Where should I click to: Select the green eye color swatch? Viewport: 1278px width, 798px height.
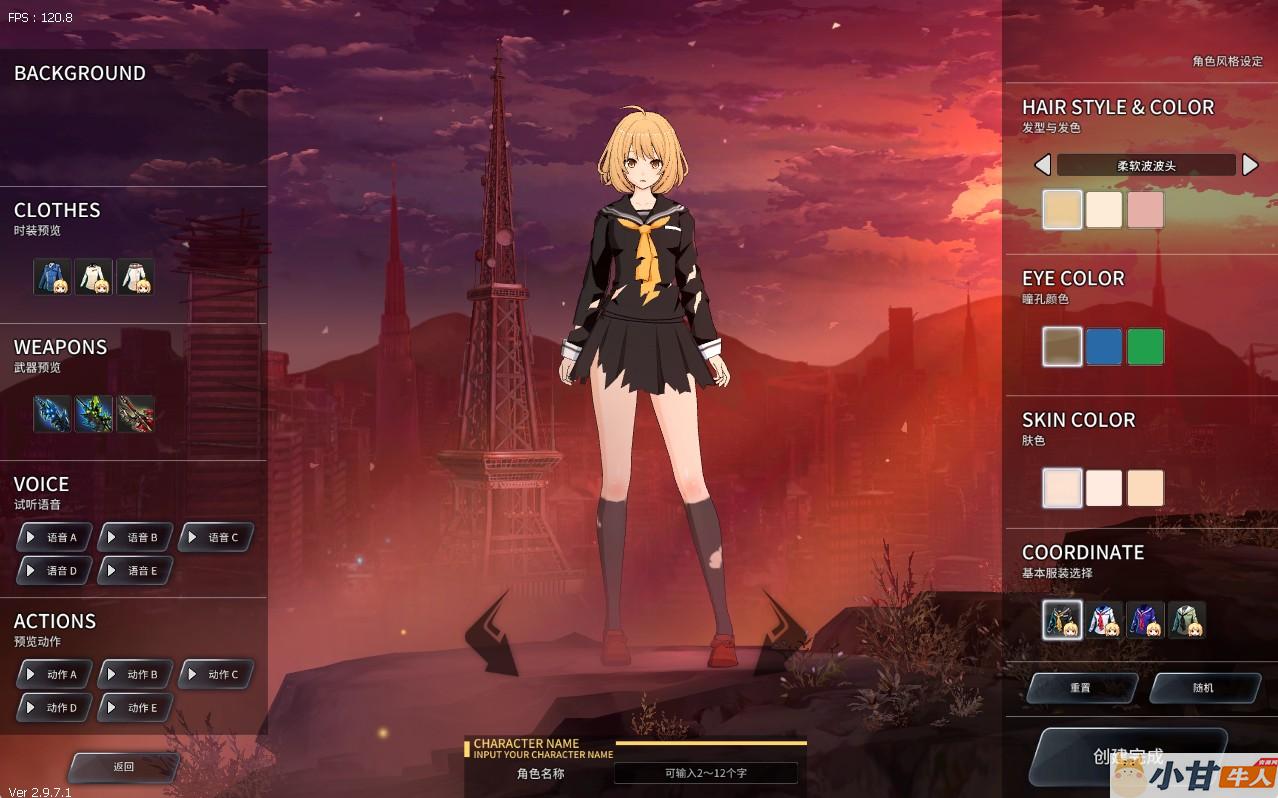click(1145, 347)
